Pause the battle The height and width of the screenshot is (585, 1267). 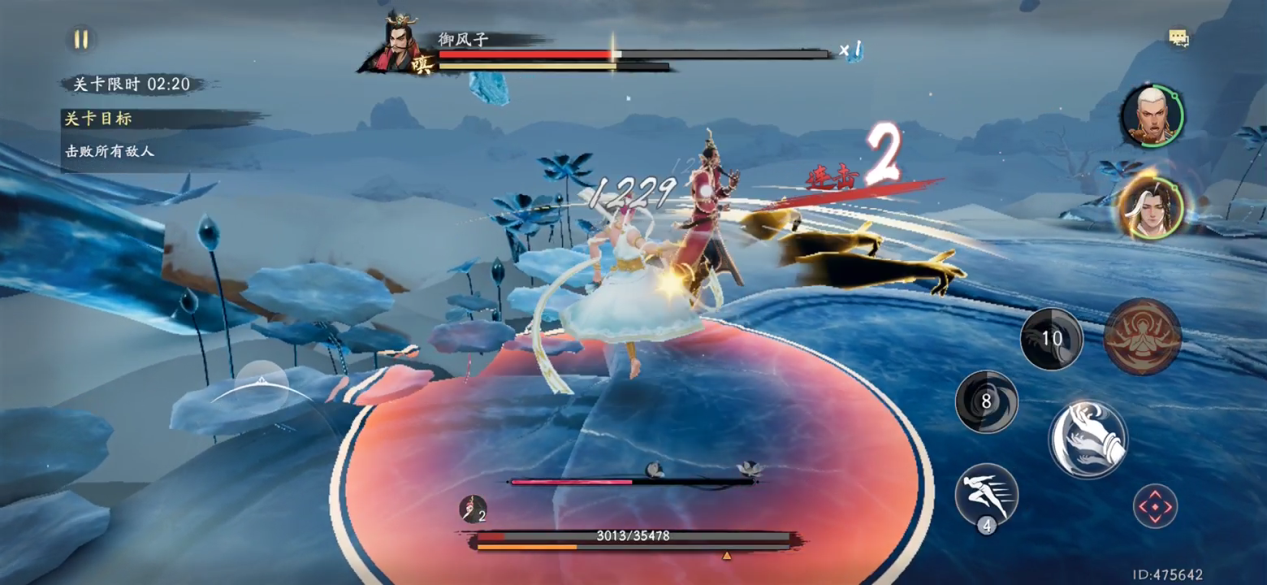81,40
